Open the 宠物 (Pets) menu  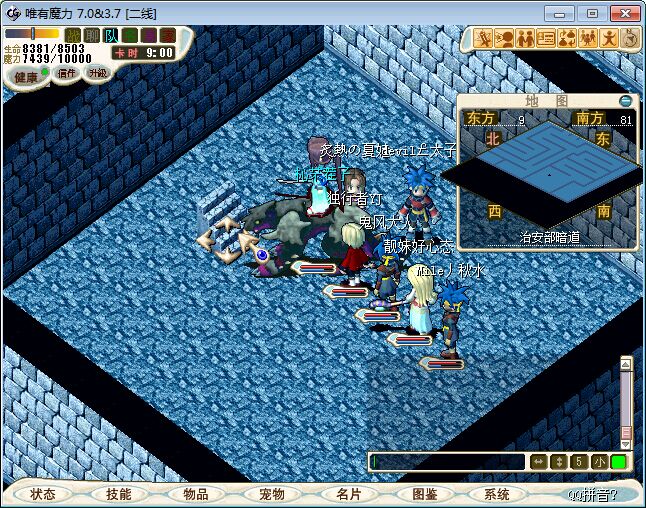click(271, 494)
